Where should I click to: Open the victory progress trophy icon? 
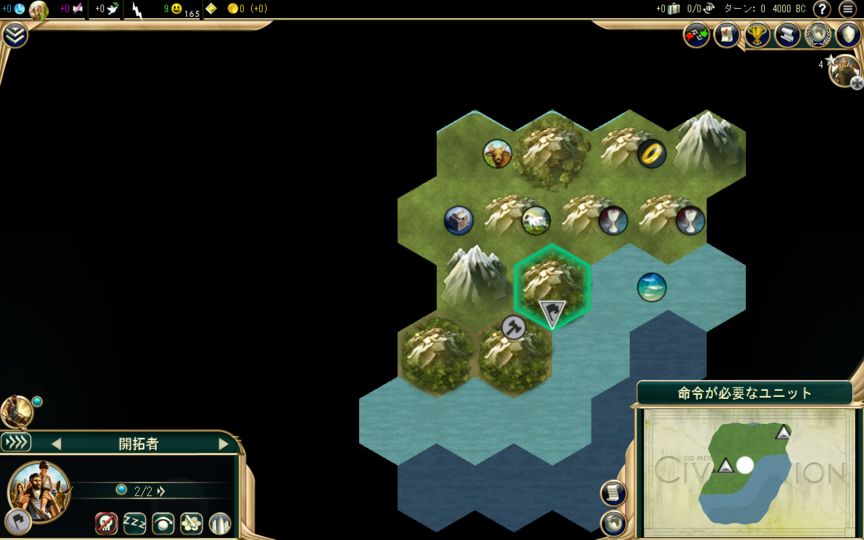coord(758,35)
